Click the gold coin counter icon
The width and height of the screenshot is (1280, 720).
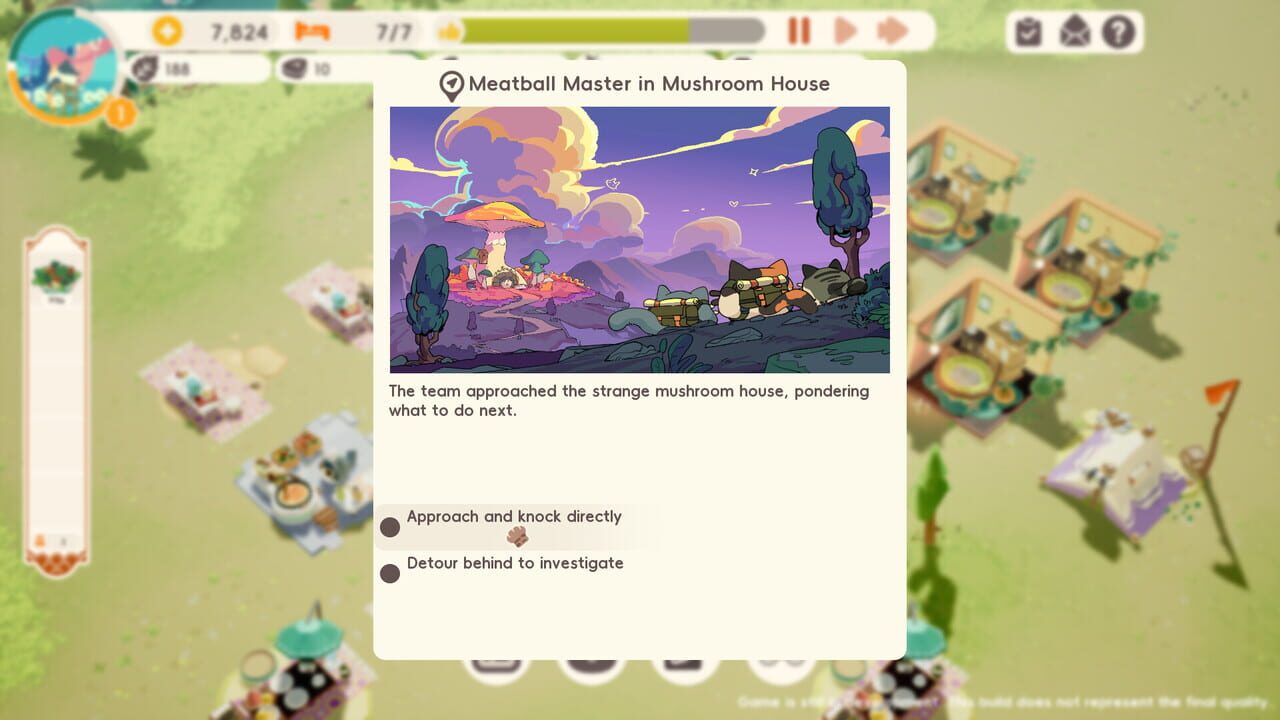(169, 31)
